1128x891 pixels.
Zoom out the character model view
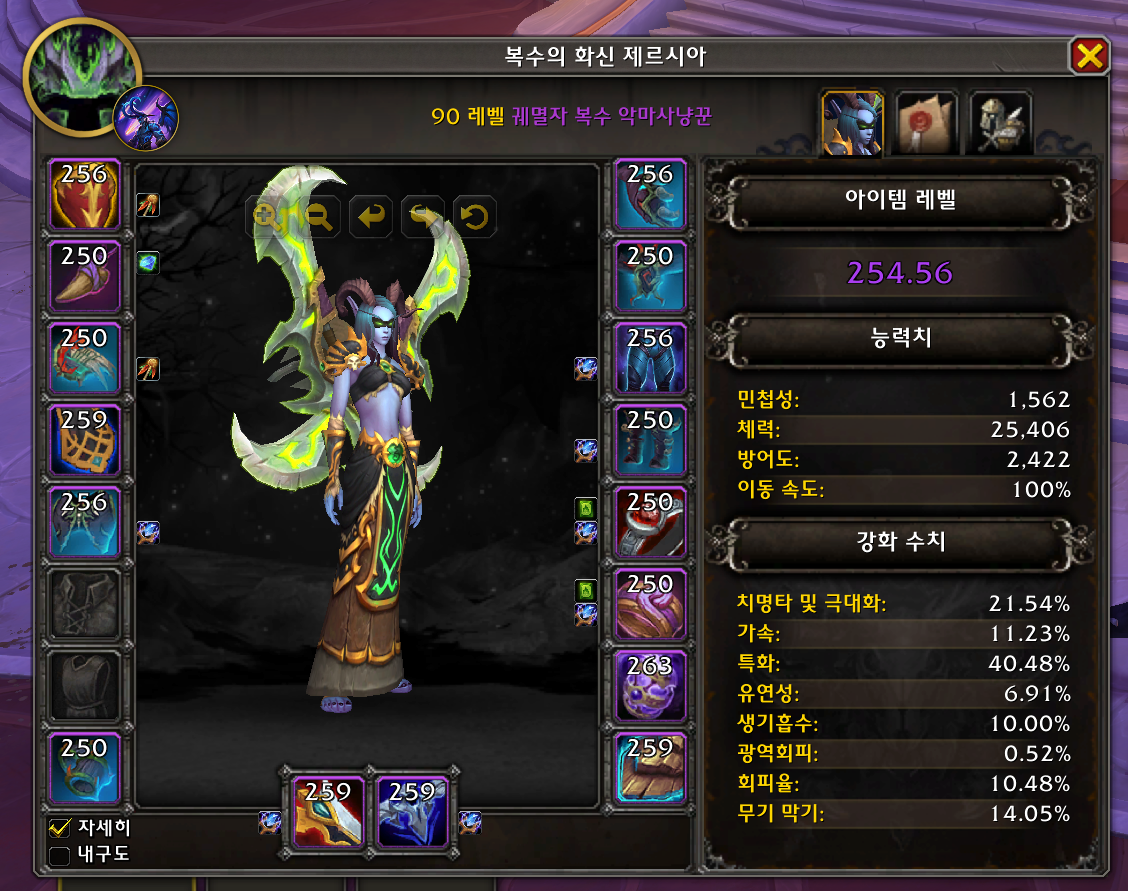point(319,215)
